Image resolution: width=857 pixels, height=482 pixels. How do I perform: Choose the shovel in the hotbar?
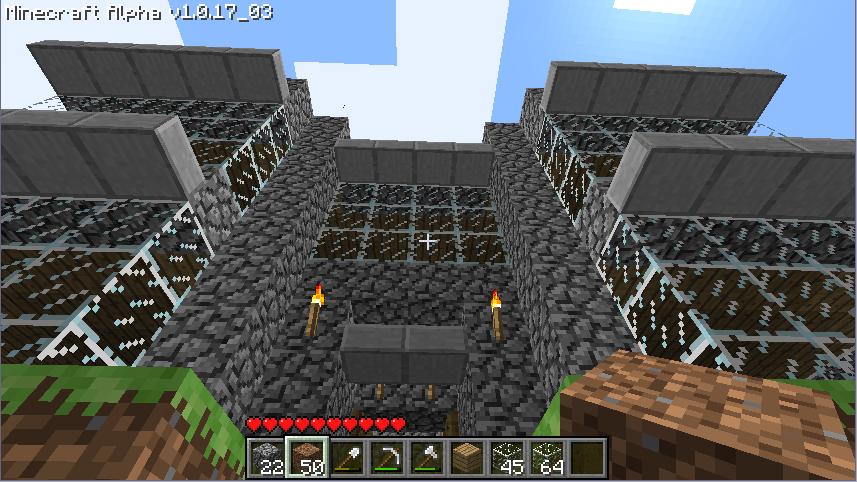pyautogui.click(x=346, y=458)
